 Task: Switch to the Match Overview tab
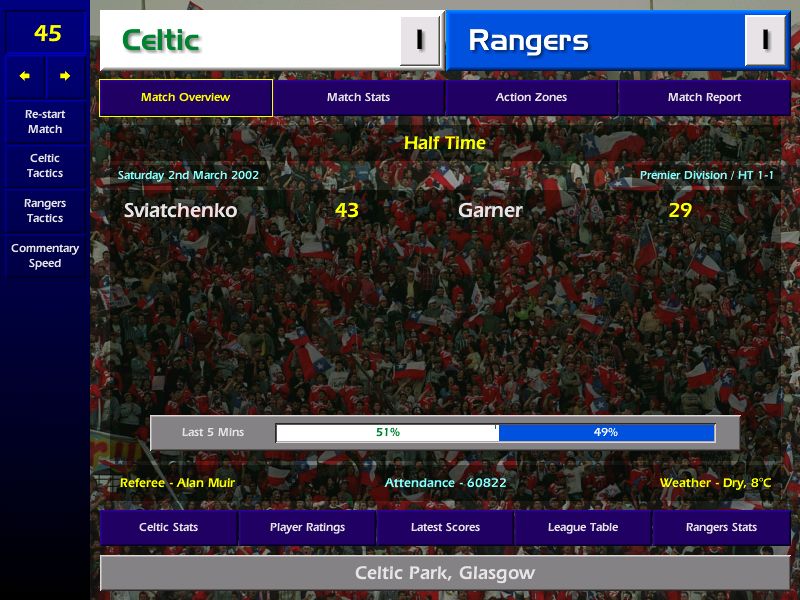click(185, 98)
